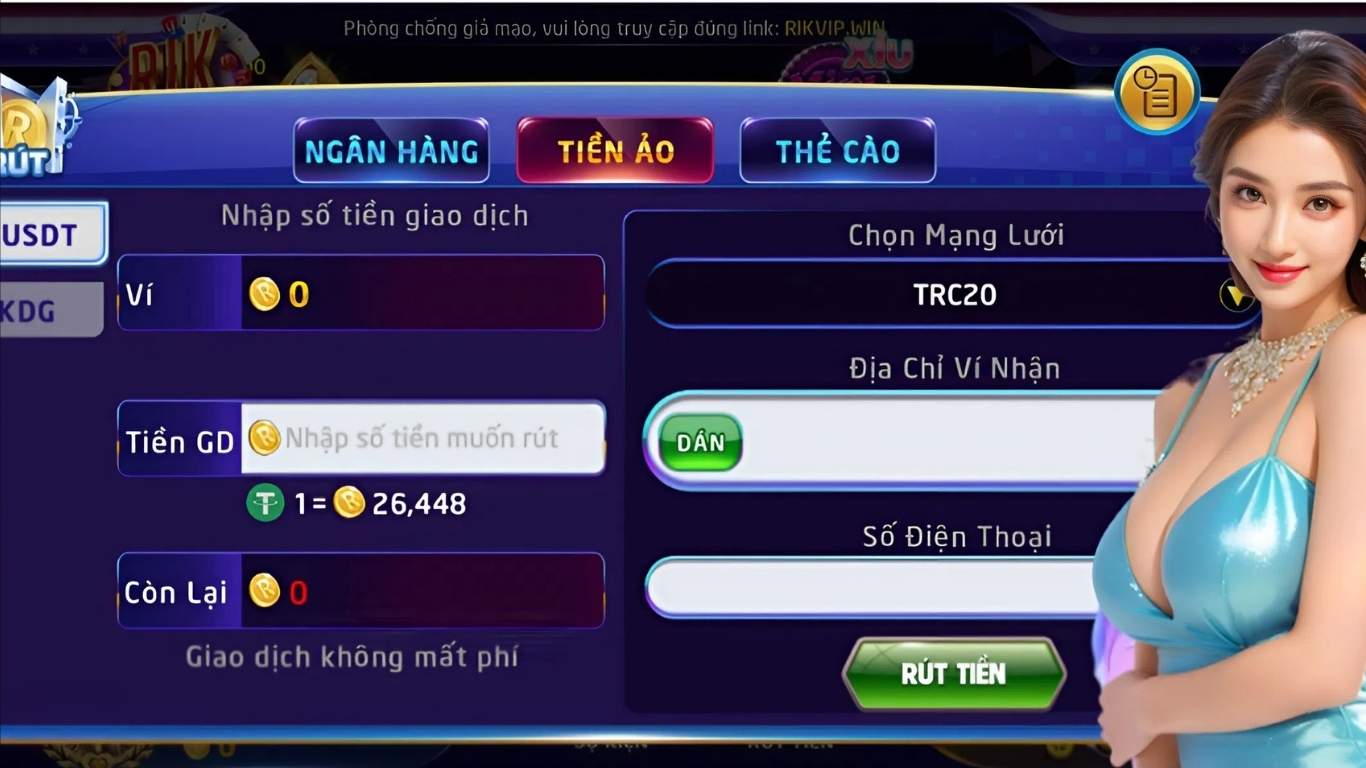Switch to the THẺ CÀO tab

pos(837,150)
